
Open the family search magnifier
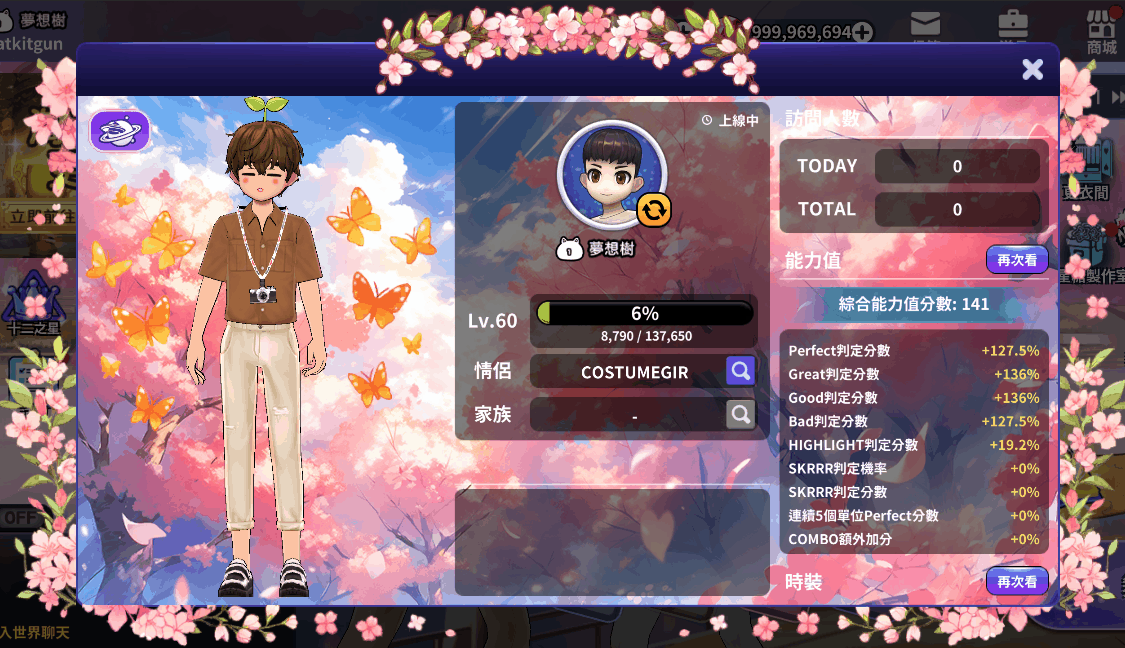tap(740, 414)
